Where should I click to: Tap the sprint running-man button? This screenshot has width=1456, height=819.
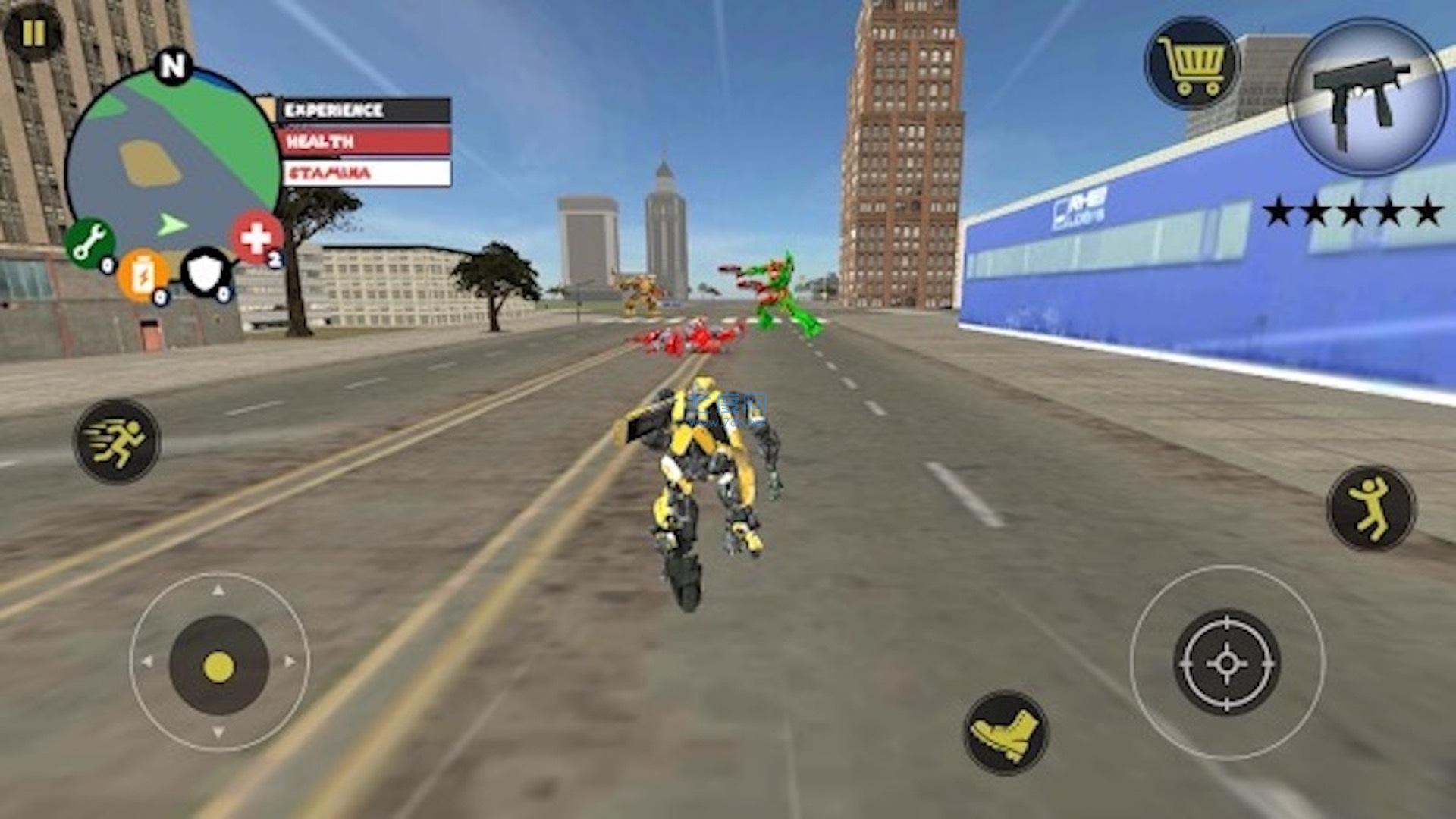pos(117,441)
